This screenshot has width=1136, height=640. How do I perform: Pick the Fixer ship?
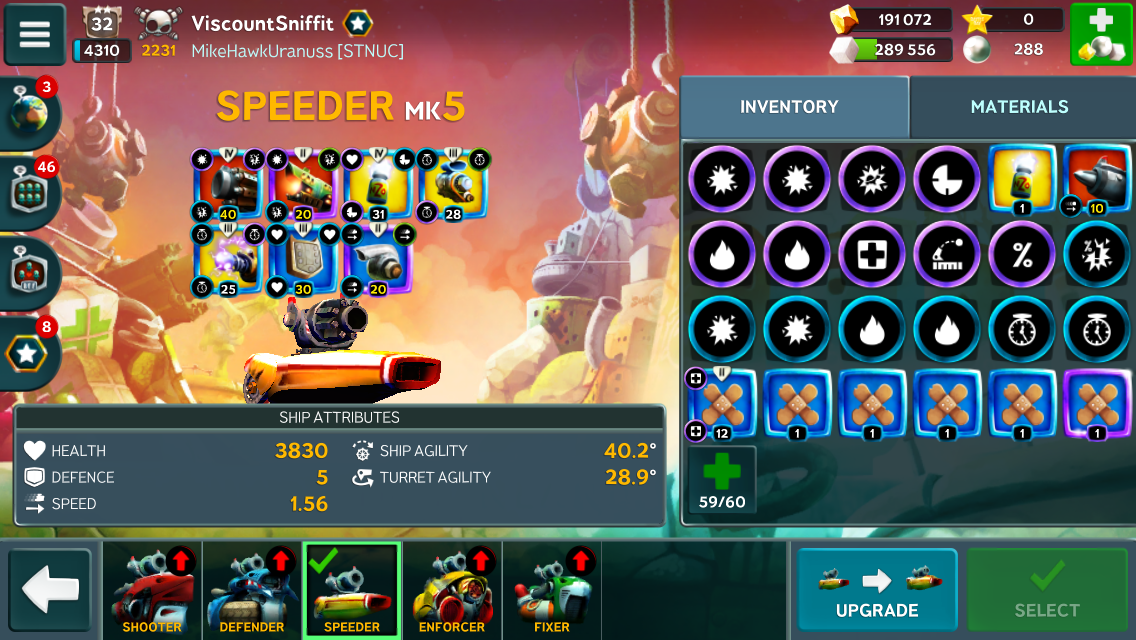[552, 591]
